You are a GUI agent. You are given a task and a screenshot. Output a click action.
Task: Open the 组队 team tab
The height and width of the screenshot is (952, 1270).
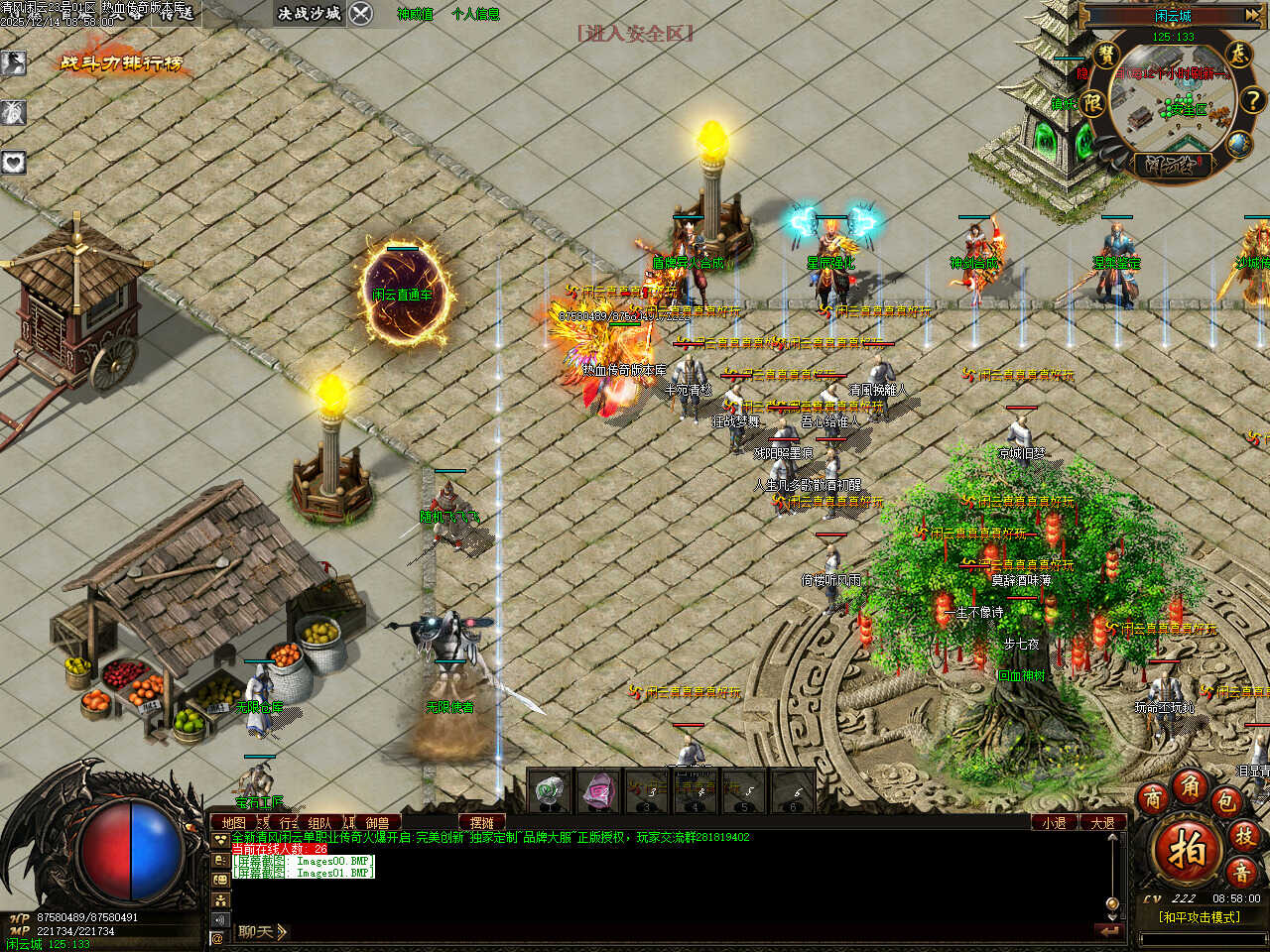pos(319,822)
